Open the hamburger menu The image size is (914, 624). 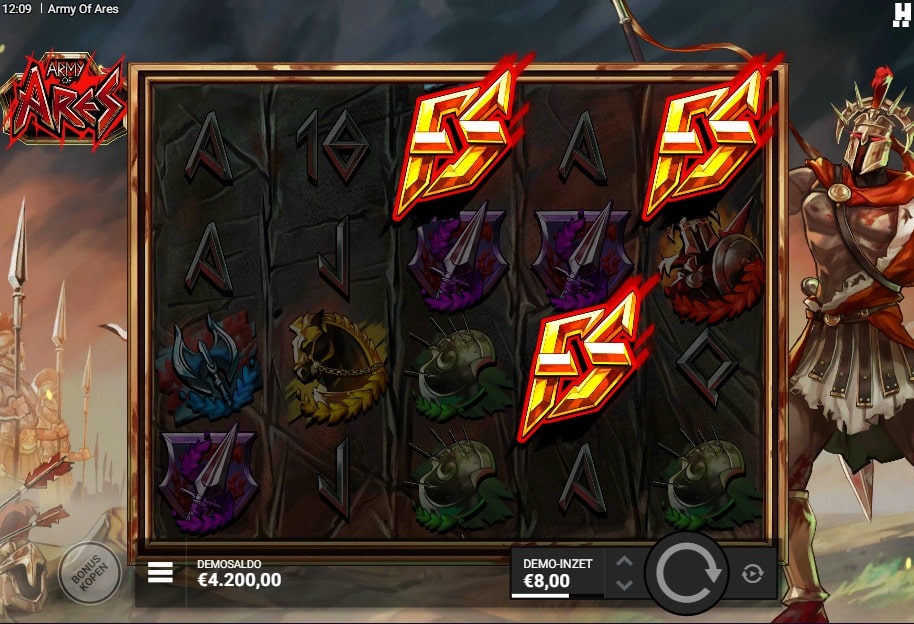coord(160,573)
